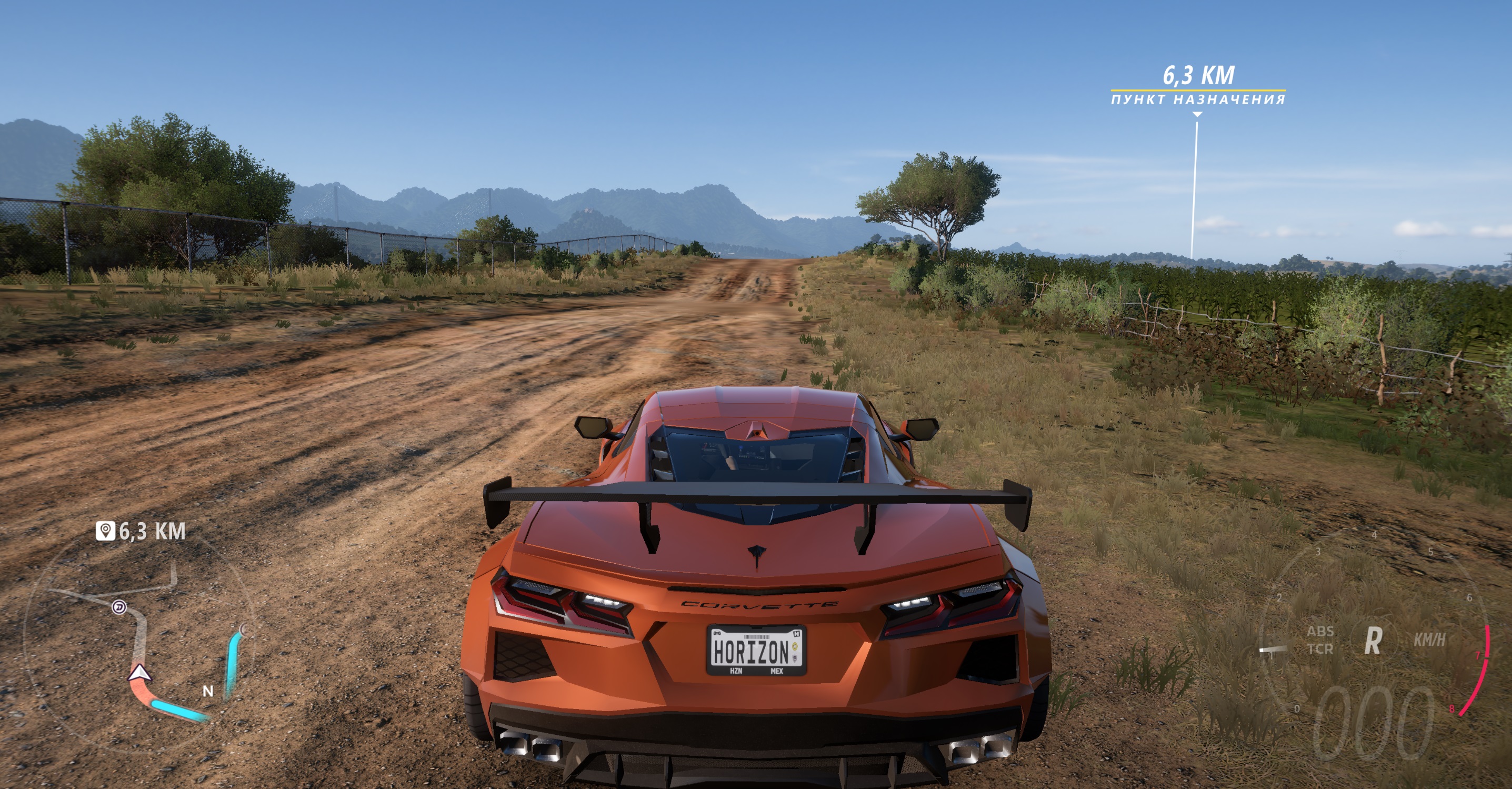1512x789 pixels.
Task: Click the location pin icon above the minimap
Action: pyautogui.click(x=105, y=531)
